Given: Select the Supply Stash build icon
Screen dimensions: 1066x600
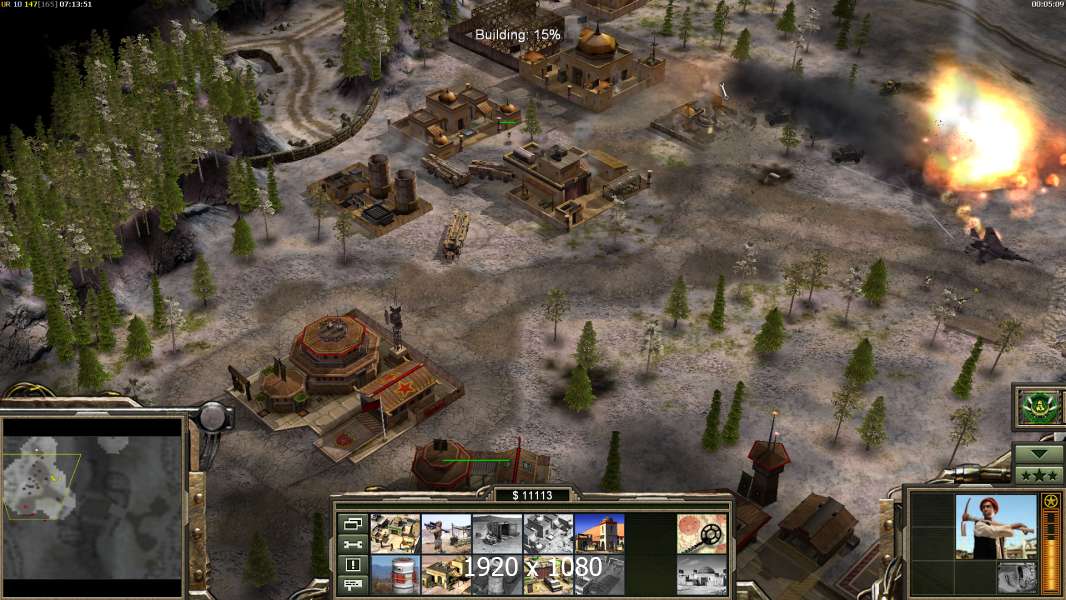Looking at the screenshot, I should coord(395,533).
